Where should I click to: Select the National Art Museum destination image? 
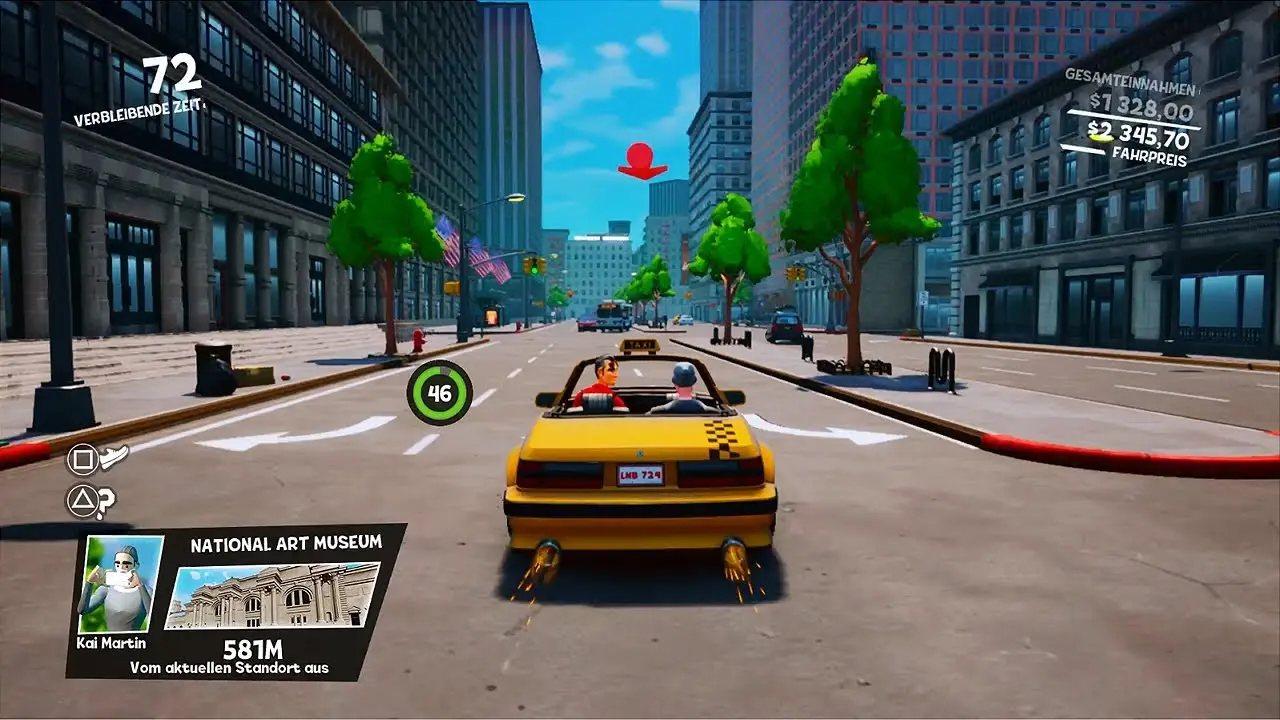click(272, 596)
